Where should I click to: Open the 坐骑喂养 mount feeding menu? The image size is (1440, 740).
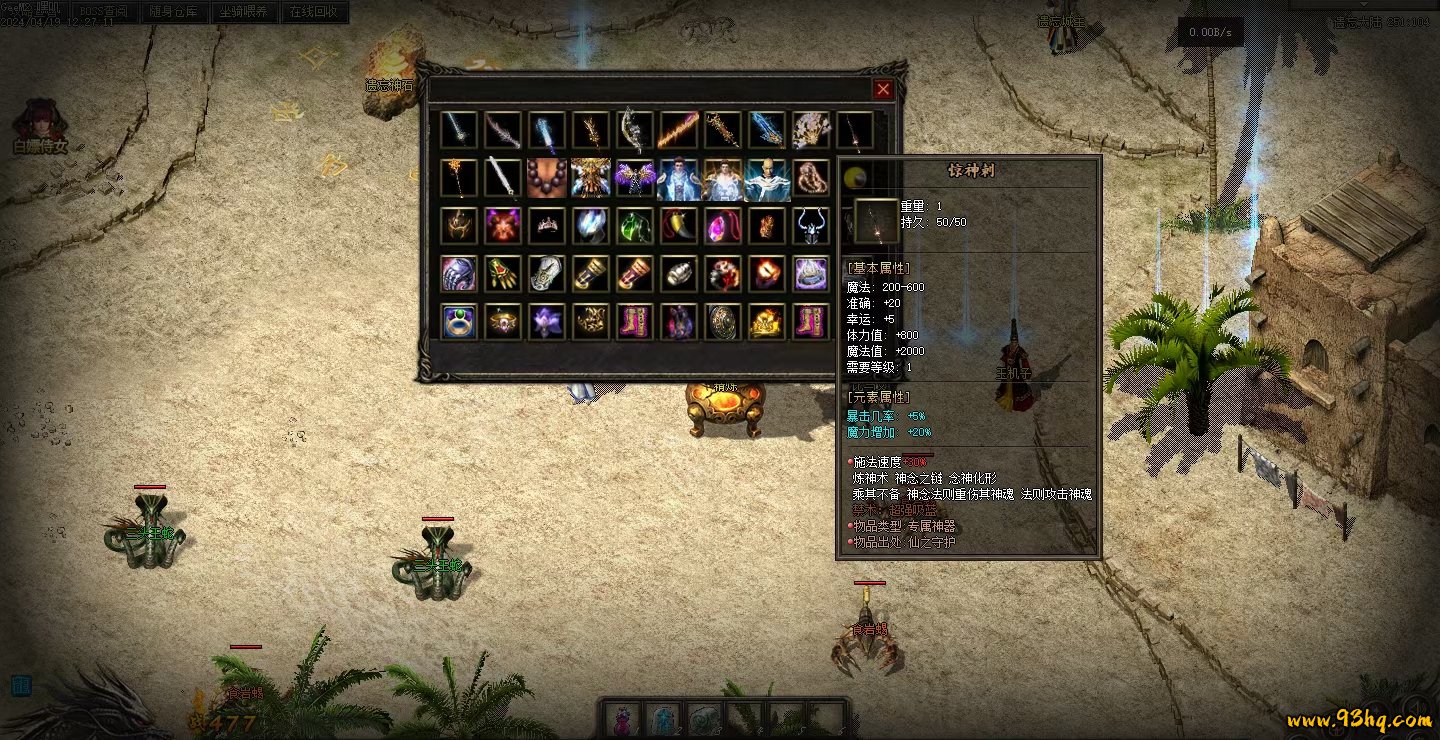[x=244, y=13]
